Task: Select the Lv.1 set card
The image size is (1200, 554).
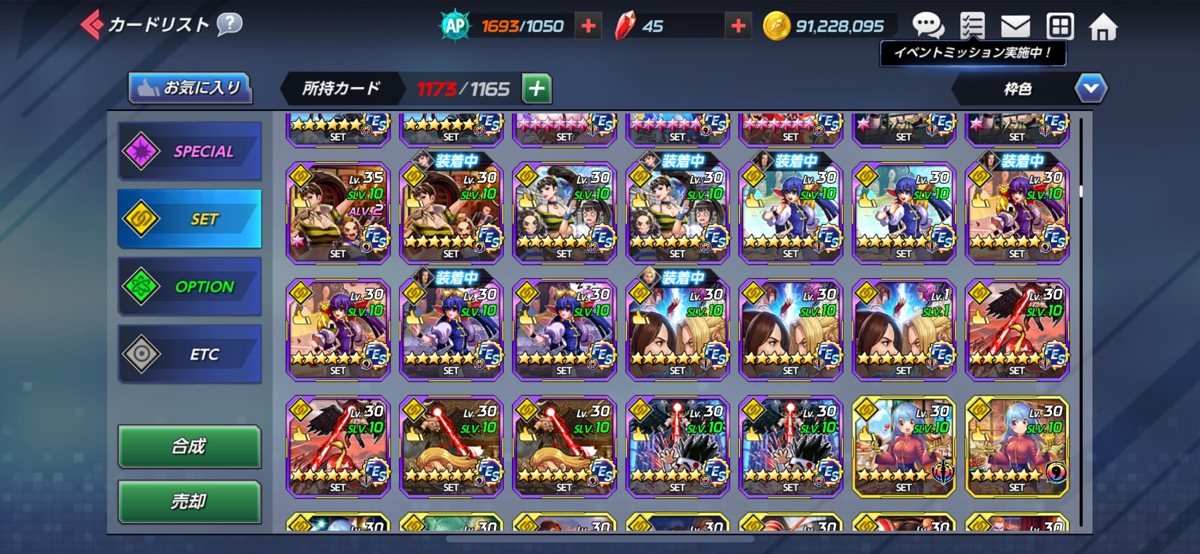Action: tap(904, 329)
